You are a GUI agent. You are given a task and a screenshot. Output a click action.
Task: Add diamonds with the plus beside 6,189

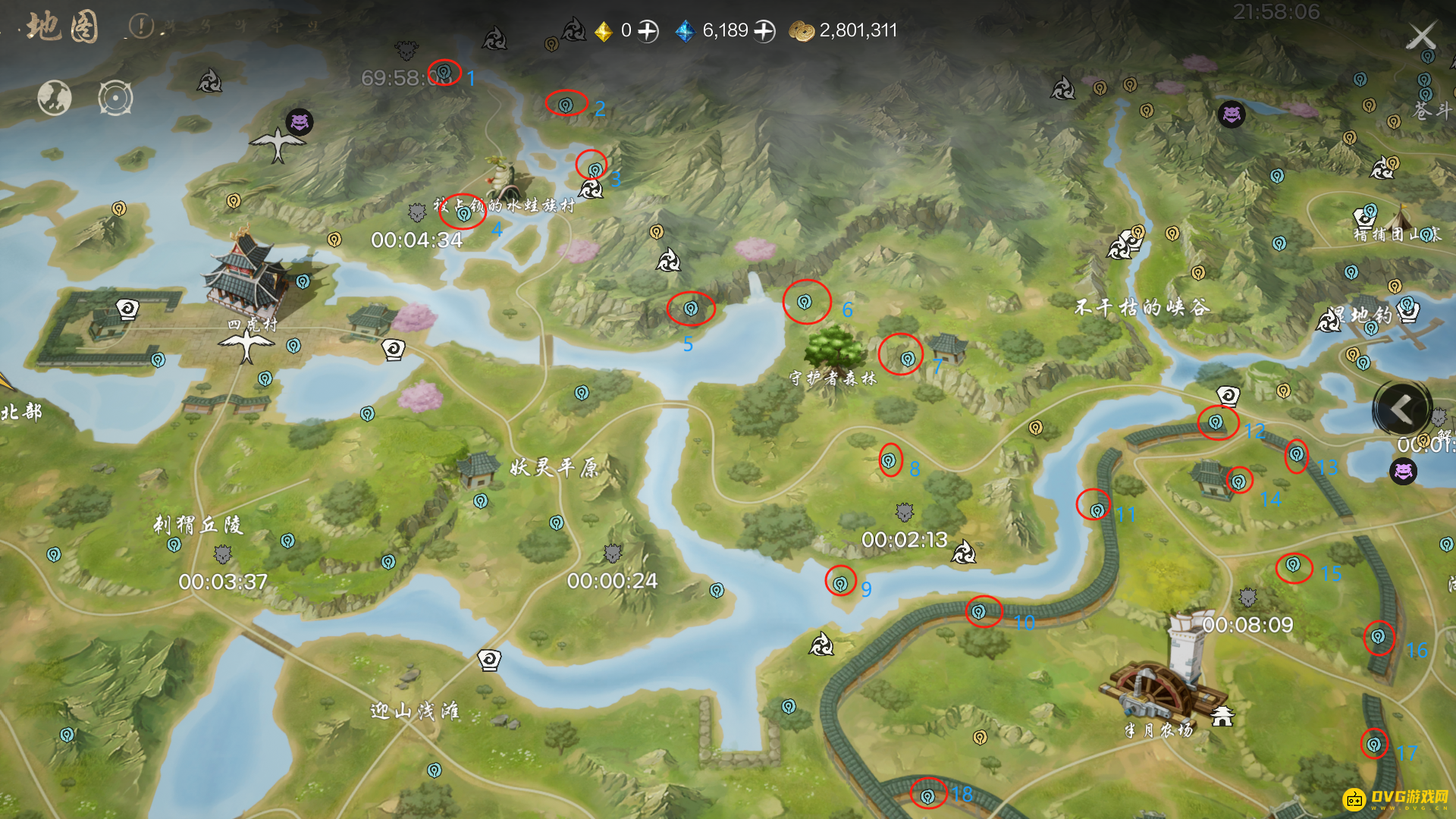764,31
